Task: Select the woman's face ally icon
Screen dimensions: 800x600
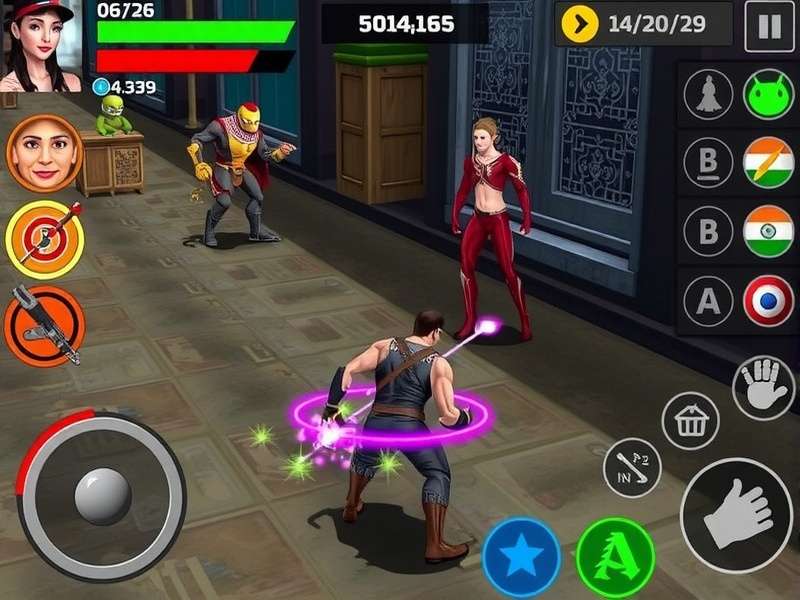Action: (44, 153)
